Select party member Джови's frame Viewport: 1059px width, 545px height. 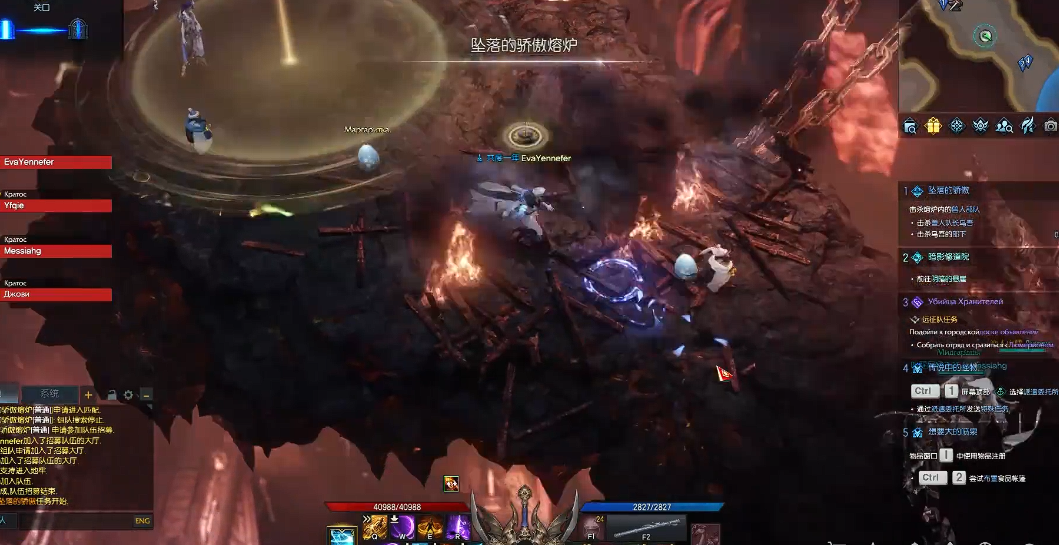coord(56,295)
